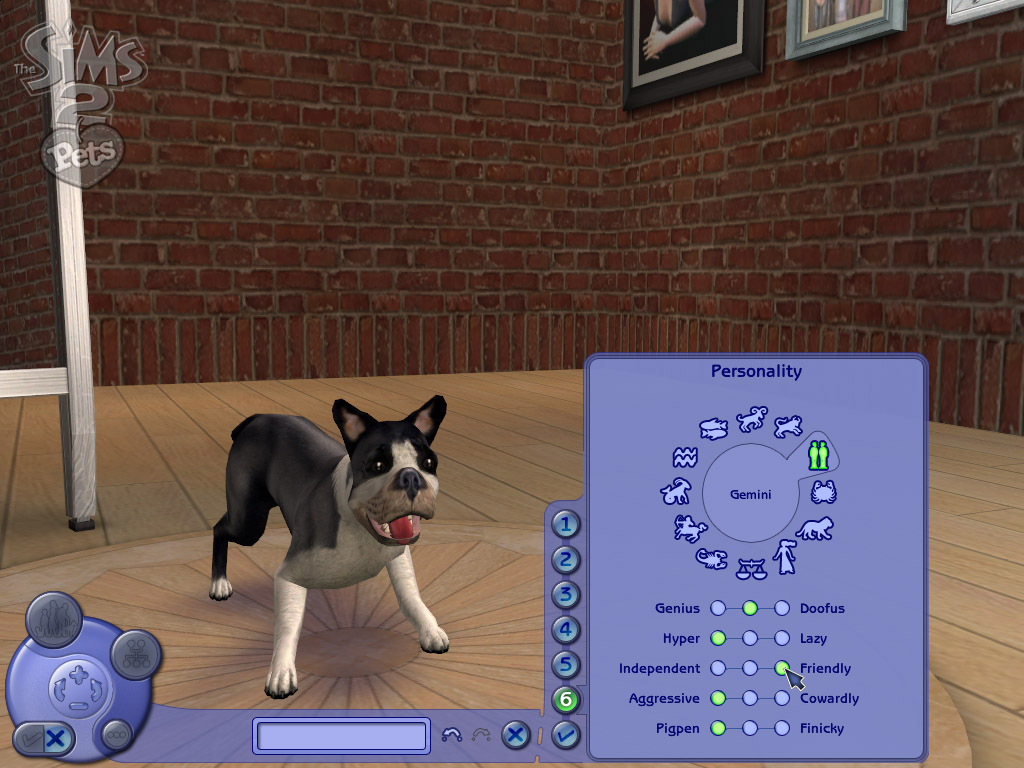
Task: Choose the Scorpio scorpion zodiac sign
Action: pyautogui.click(x=713, y=559)
